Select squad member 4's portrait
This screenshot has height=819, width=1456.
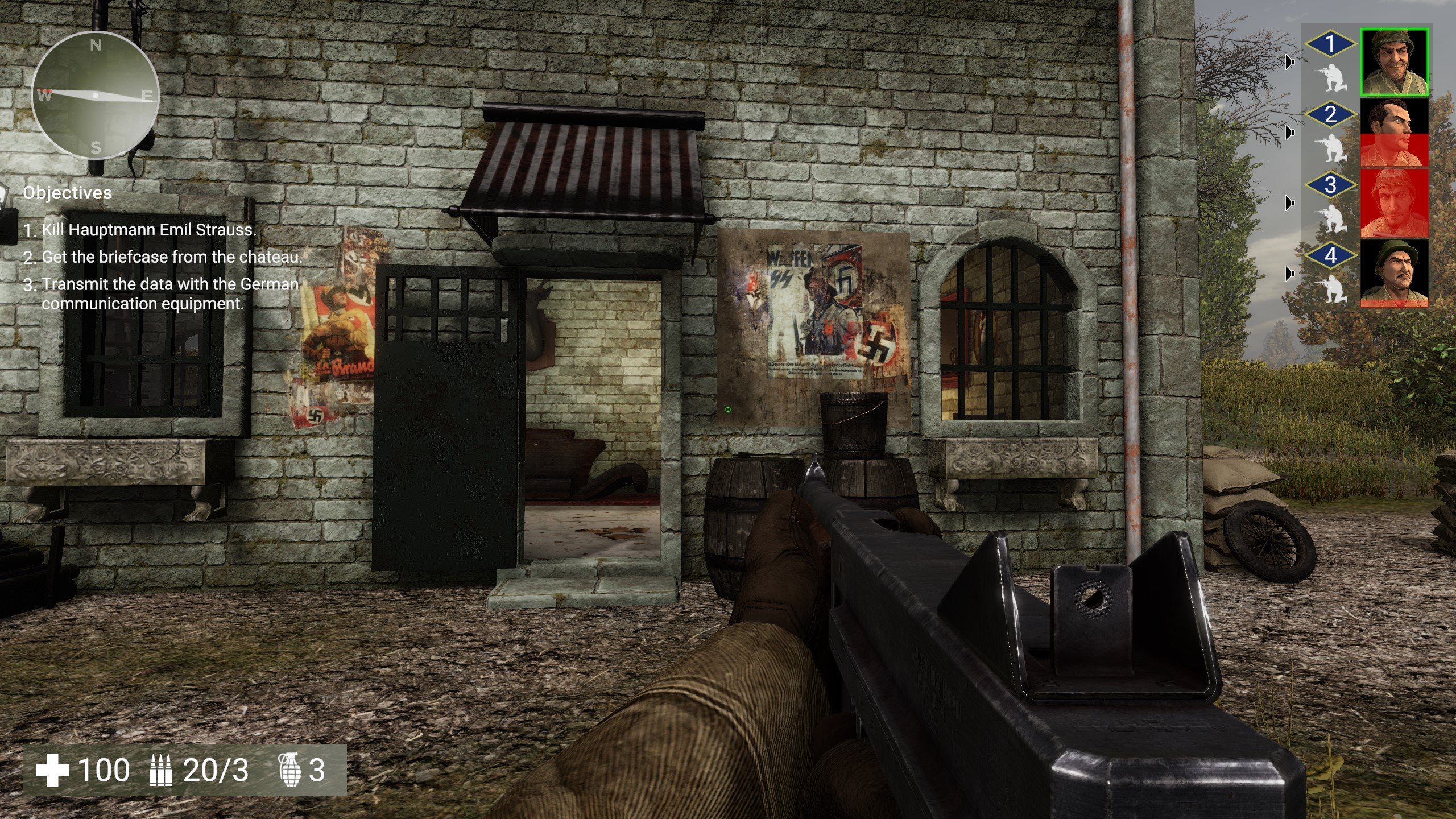(x=1394, y=274)
